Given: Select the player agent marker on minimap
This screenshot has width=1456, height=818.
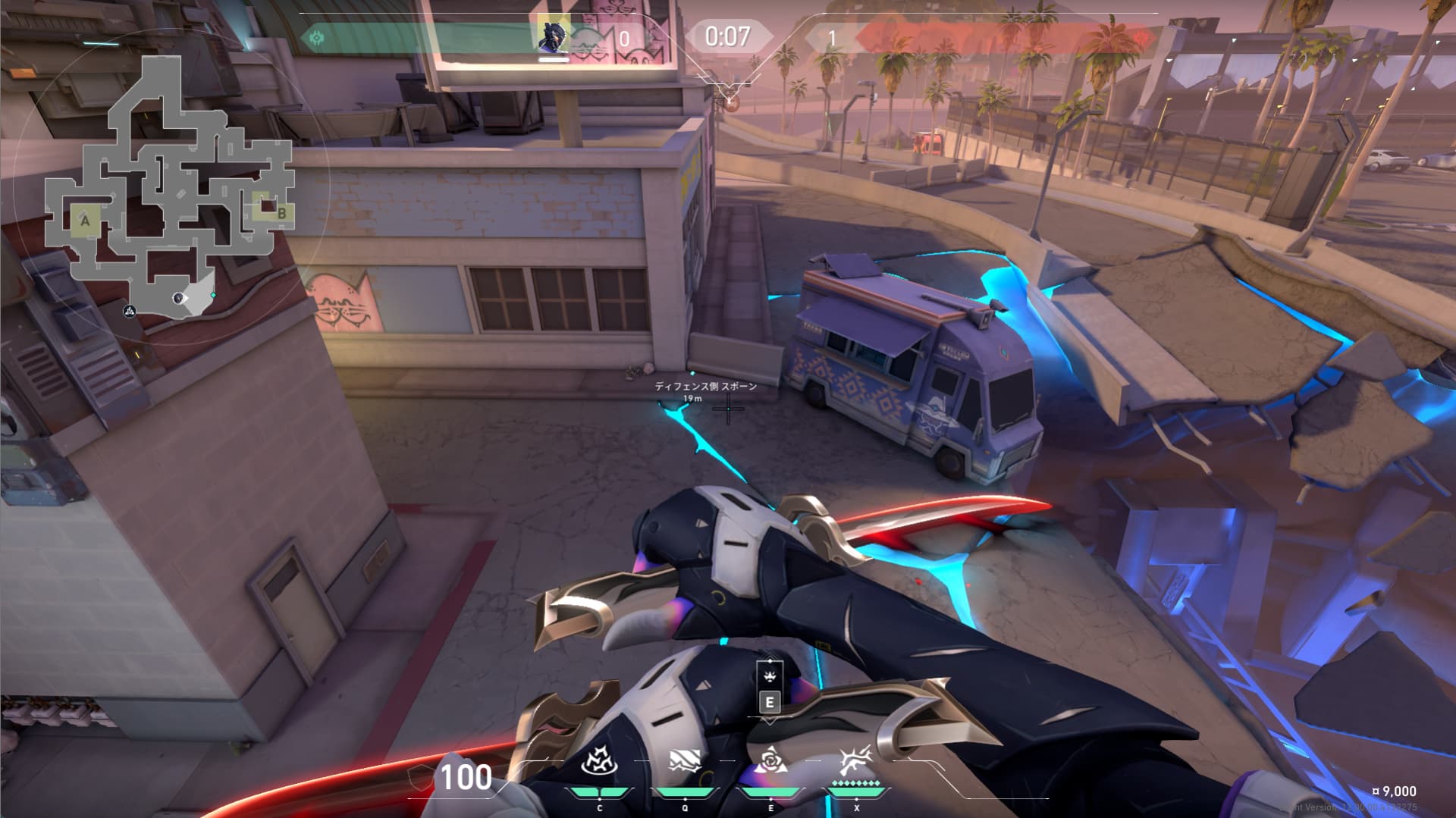Looking at the screenshot, I should pos(180,299).
